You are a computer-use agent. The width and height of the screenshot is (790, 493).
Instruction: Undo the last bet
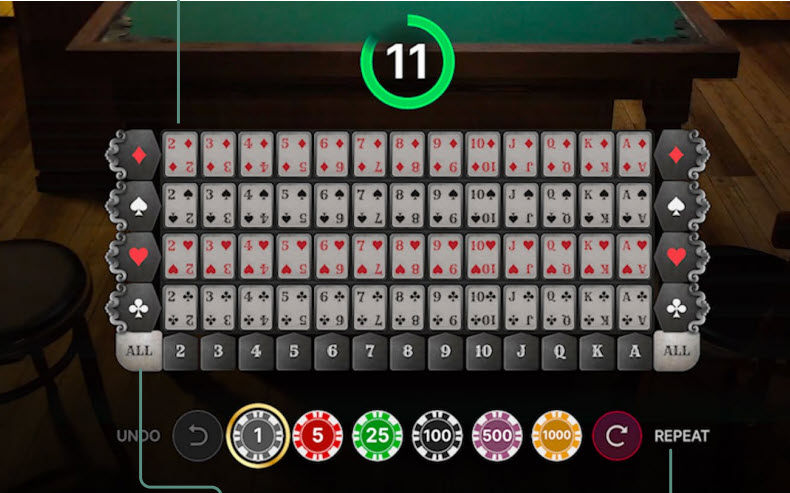click(195, 436)
